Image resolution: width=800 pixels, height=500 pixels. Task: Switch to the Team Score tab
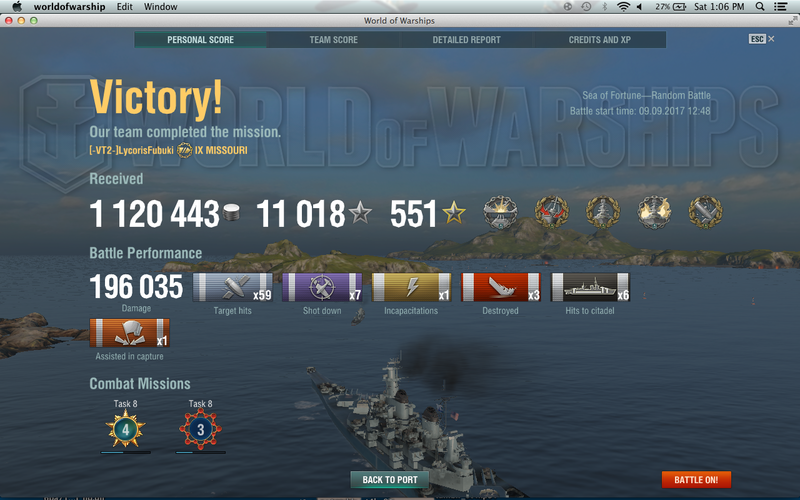[x=334, y=40]
